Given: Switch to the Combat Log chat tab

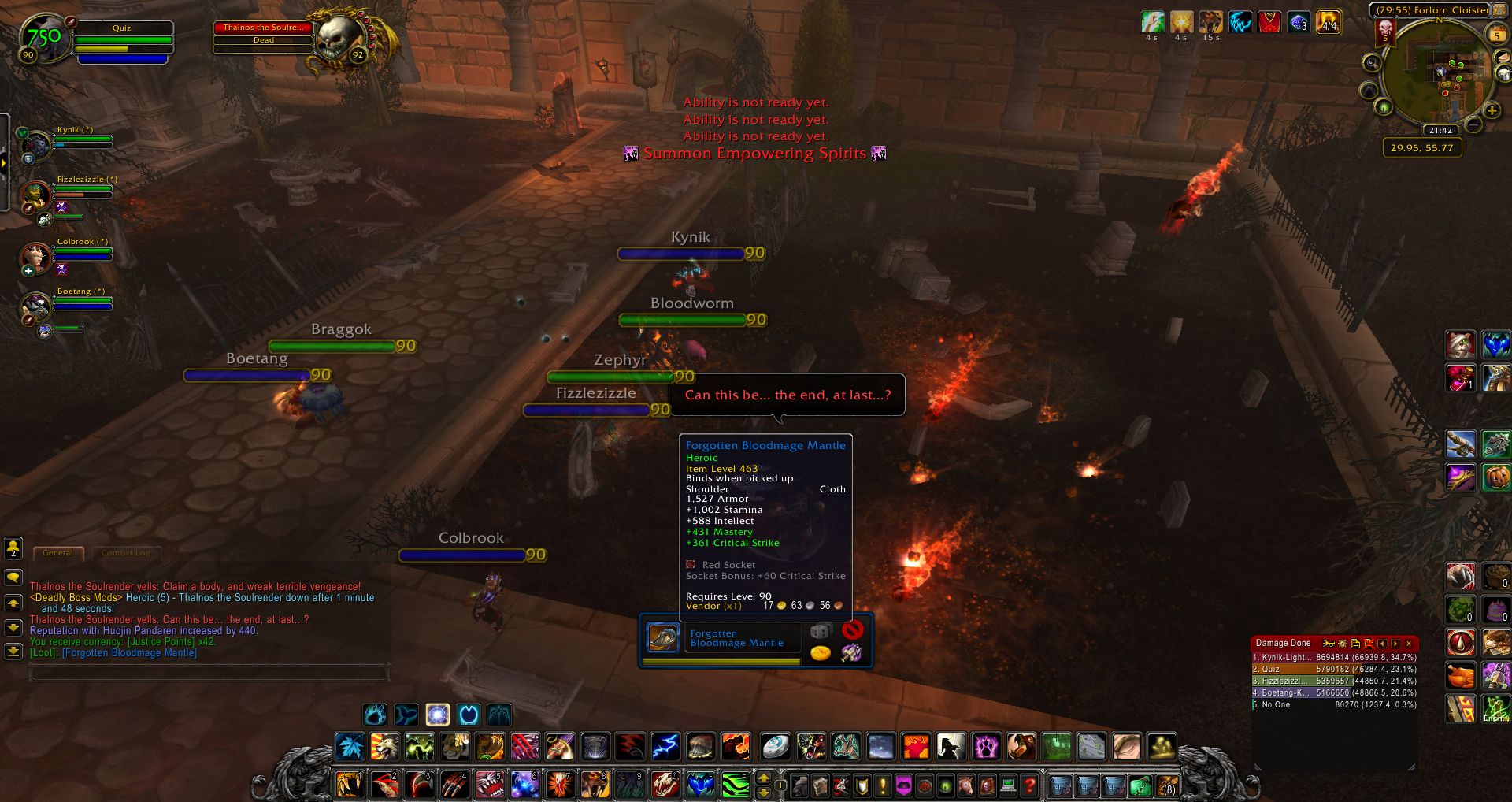Looking at the screenshot, I should point(125,553).
